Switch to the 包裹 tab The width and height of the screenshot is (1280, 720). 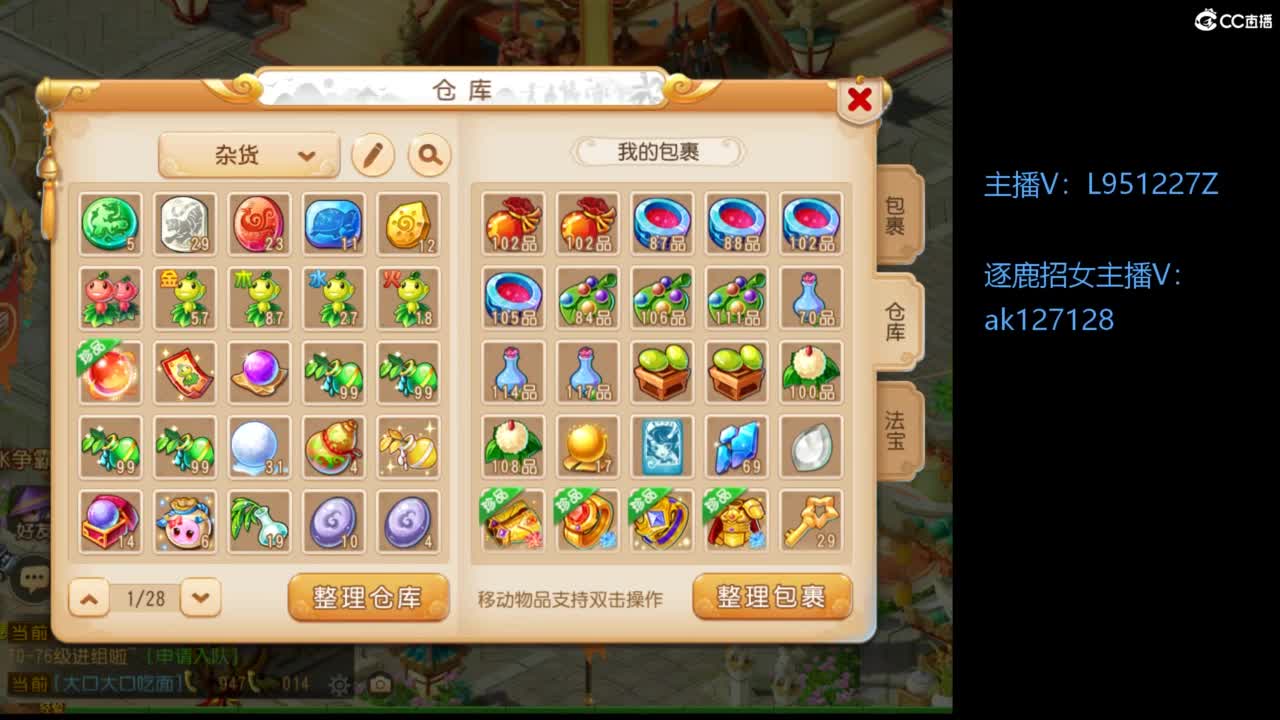click(x=897, y=217)
